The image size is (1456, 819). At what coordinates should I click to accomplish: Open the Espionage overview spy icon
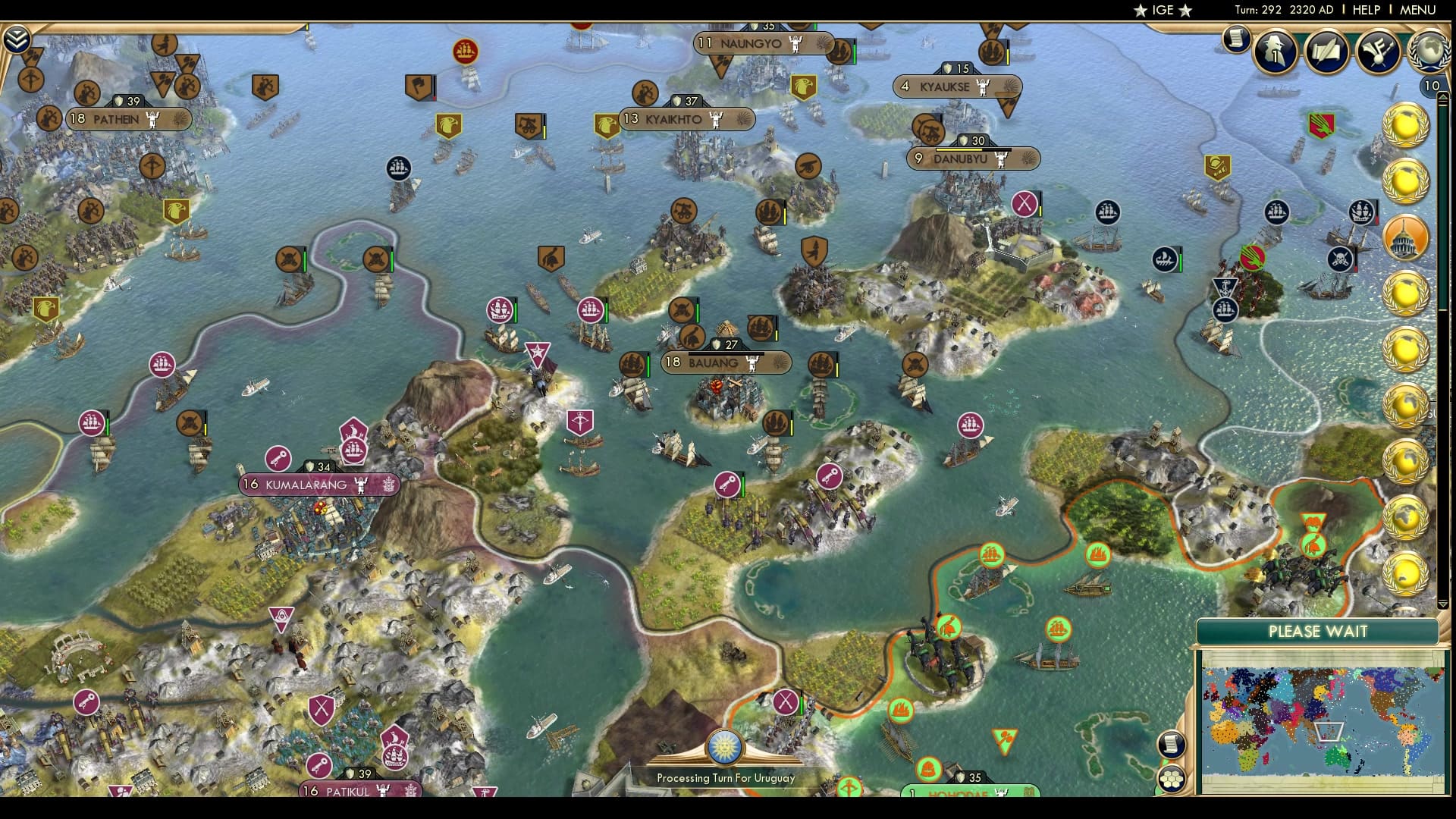tap(1276, 52)
